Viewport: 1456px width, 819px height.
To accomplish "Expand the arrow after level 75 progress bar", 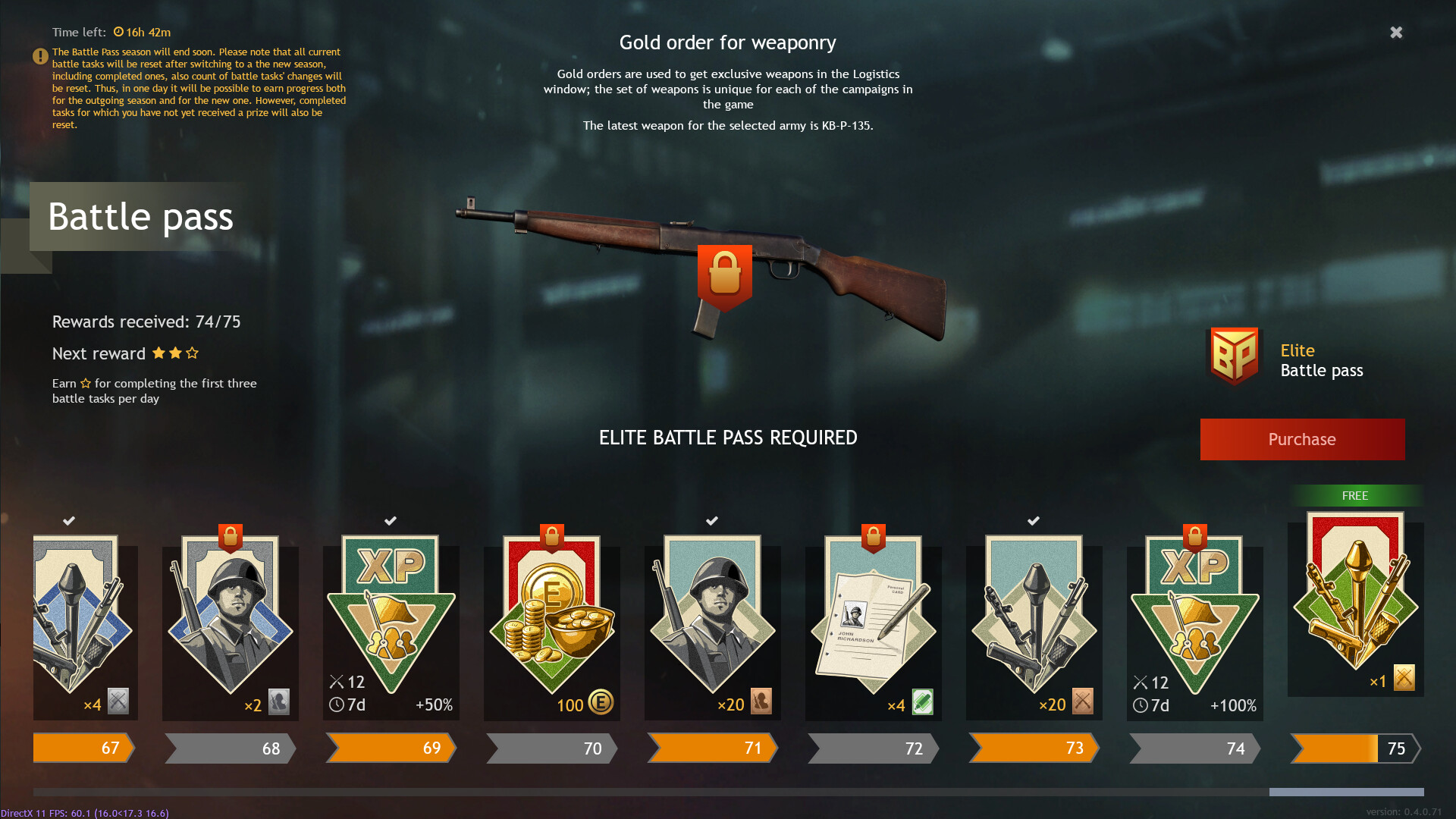I will 1420,748.
